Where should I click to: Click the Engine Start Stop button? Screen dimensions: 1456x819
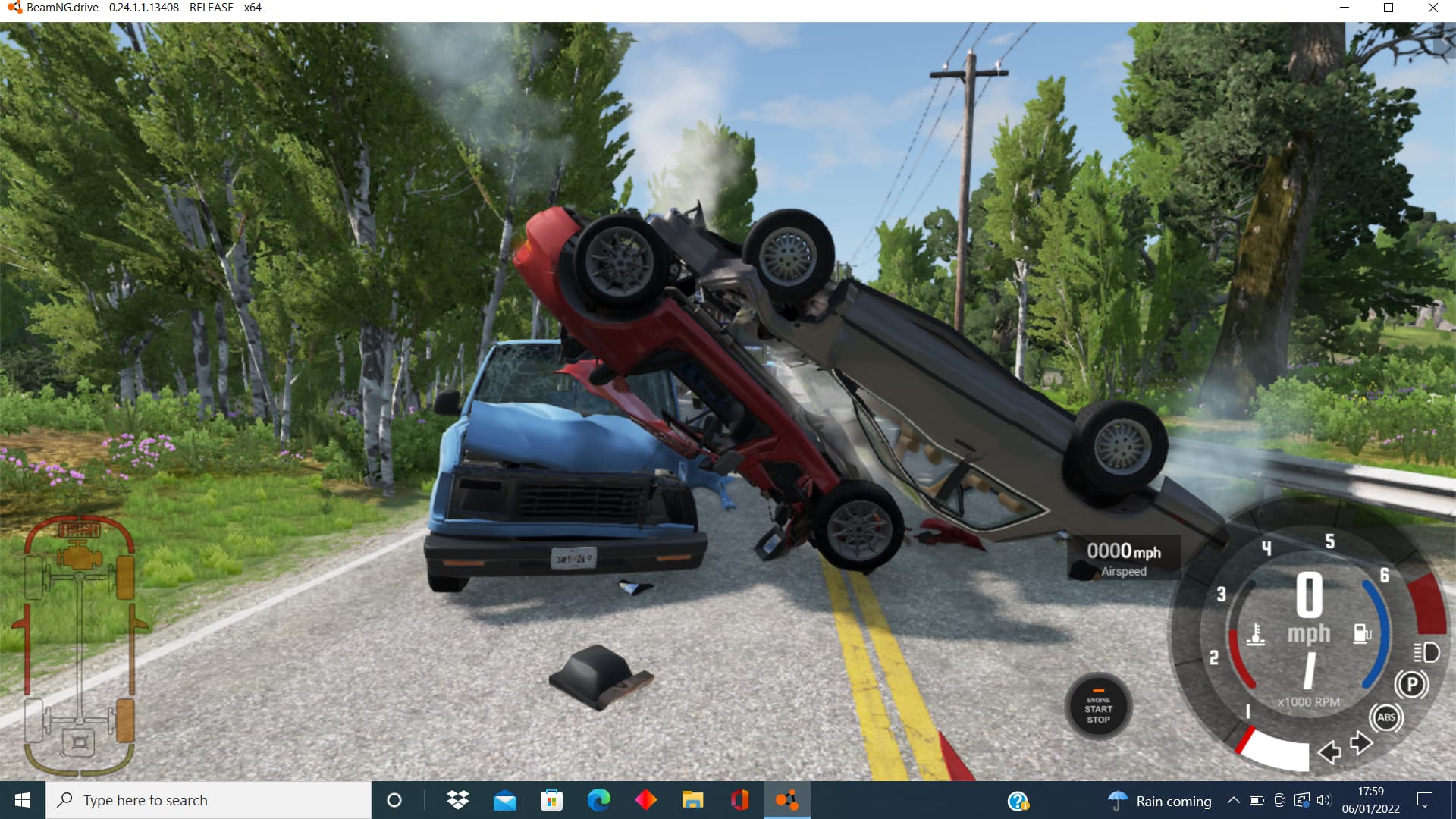click(x=1098, y=708)
